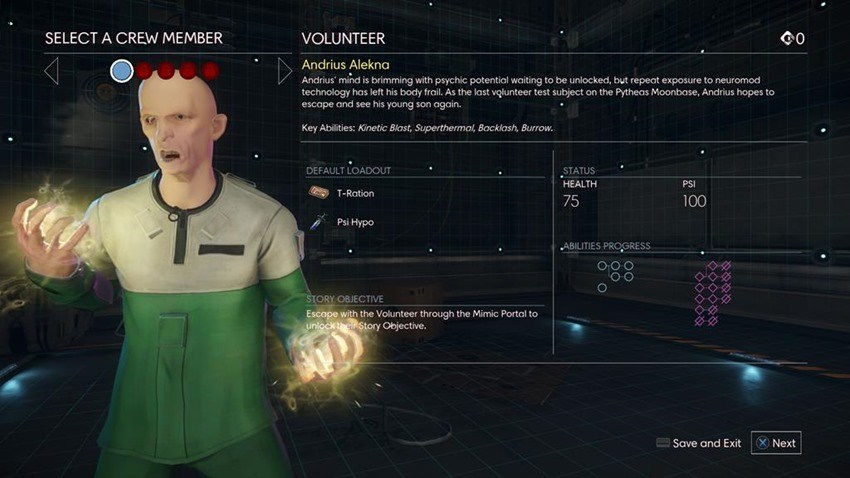Viewport: 850px width, 478px height.
Task: Go to the next crew member arrow
Action: (285, 70)
